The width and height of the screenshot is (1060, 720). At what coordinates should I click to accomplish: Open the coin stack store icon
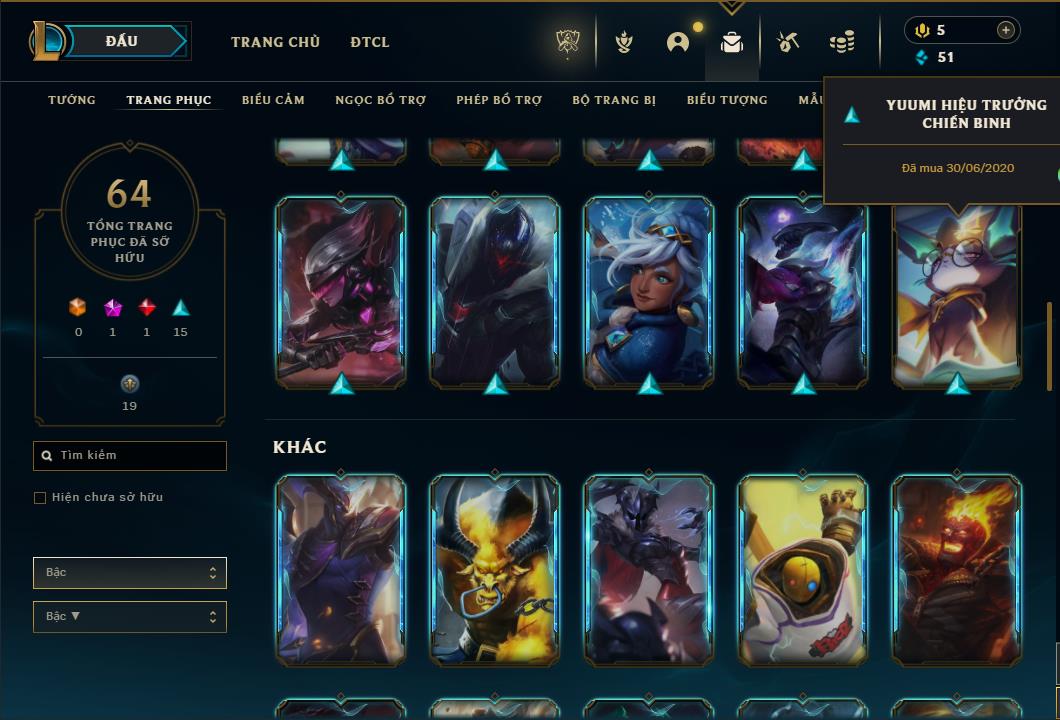(842, 42)
